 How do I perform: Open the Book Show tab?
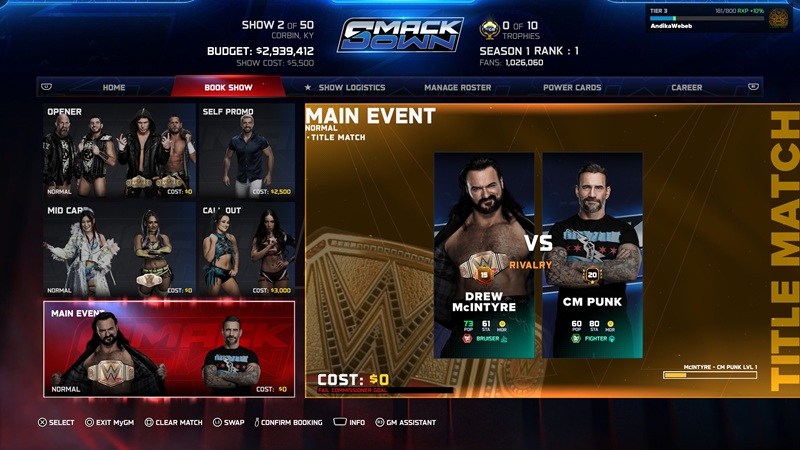click(x=228, y=87)
